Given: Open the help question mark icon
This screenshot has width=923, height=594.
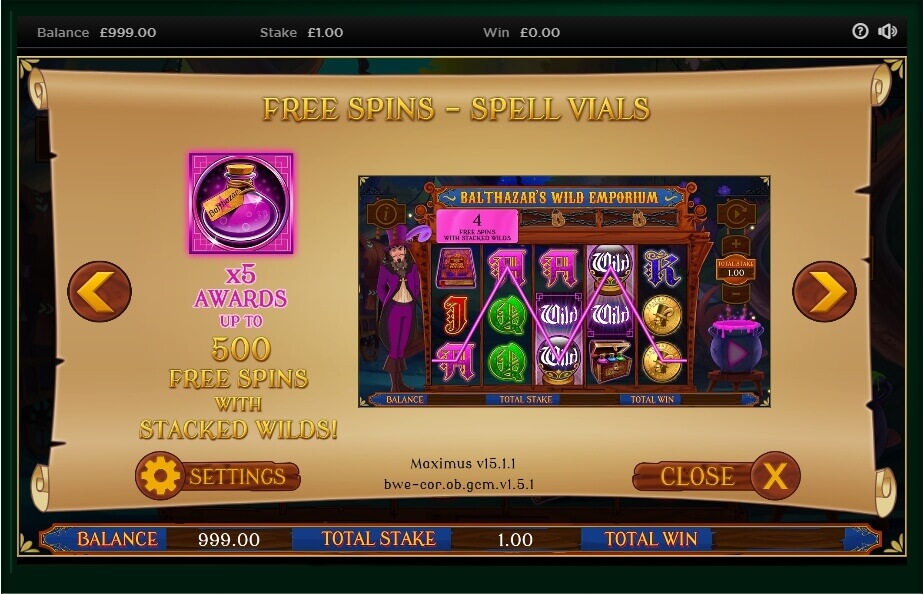Looking at the screenshot, I should click(x=860, y=31).
